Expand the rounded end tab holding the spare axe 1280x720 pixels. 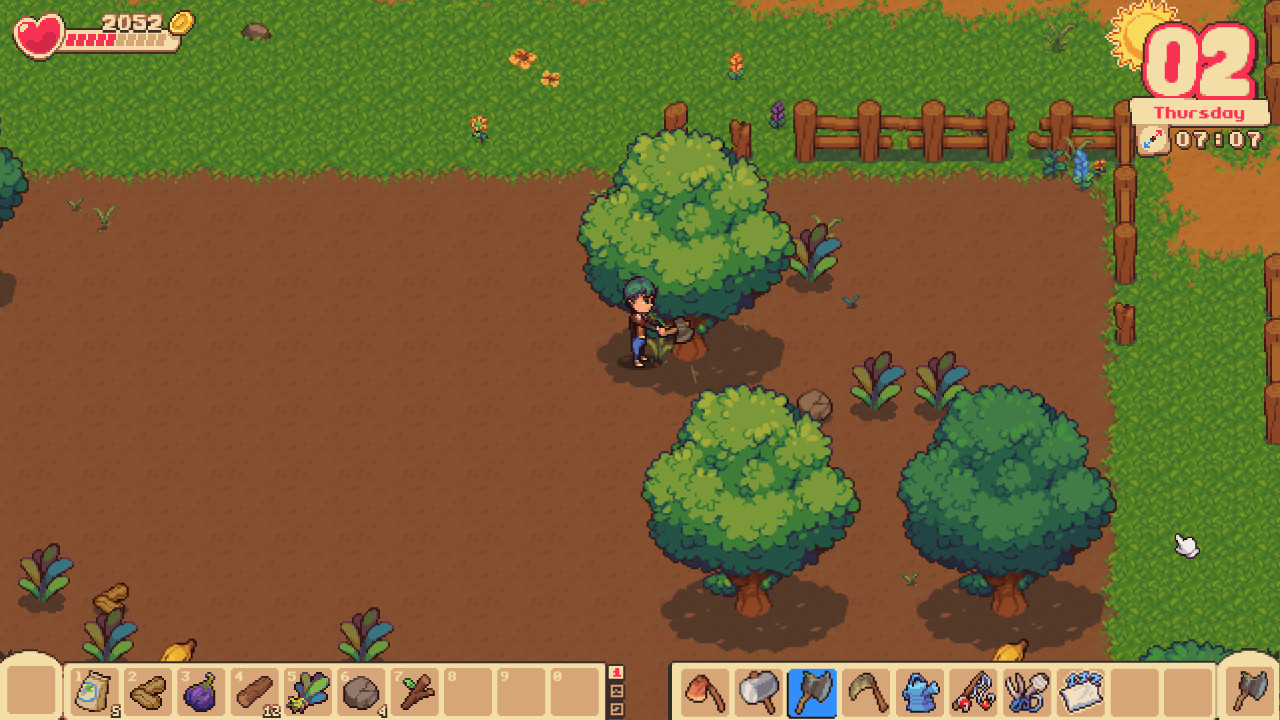pos(1250,690)
